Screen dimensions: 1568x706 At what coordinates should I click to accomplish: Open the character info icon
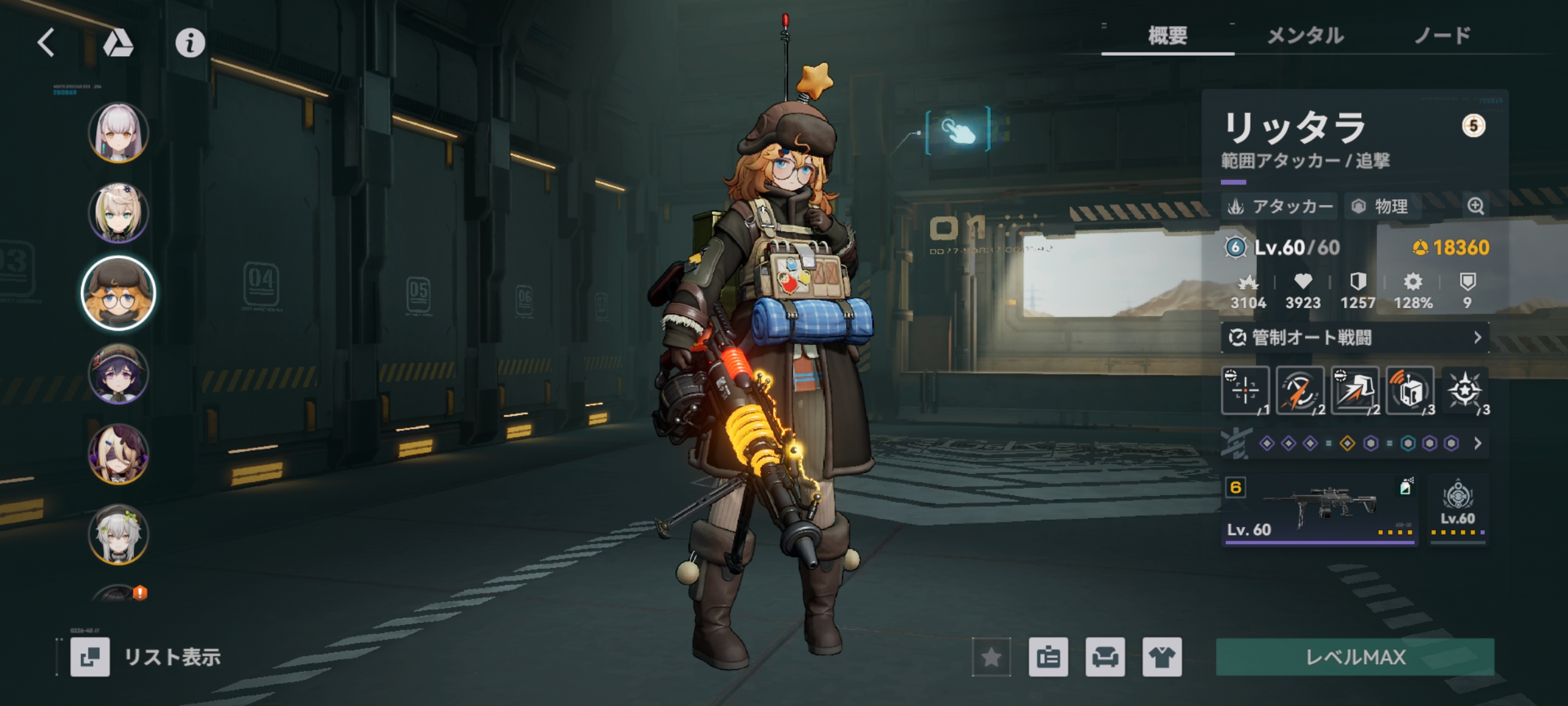click(x=190, y=43)
